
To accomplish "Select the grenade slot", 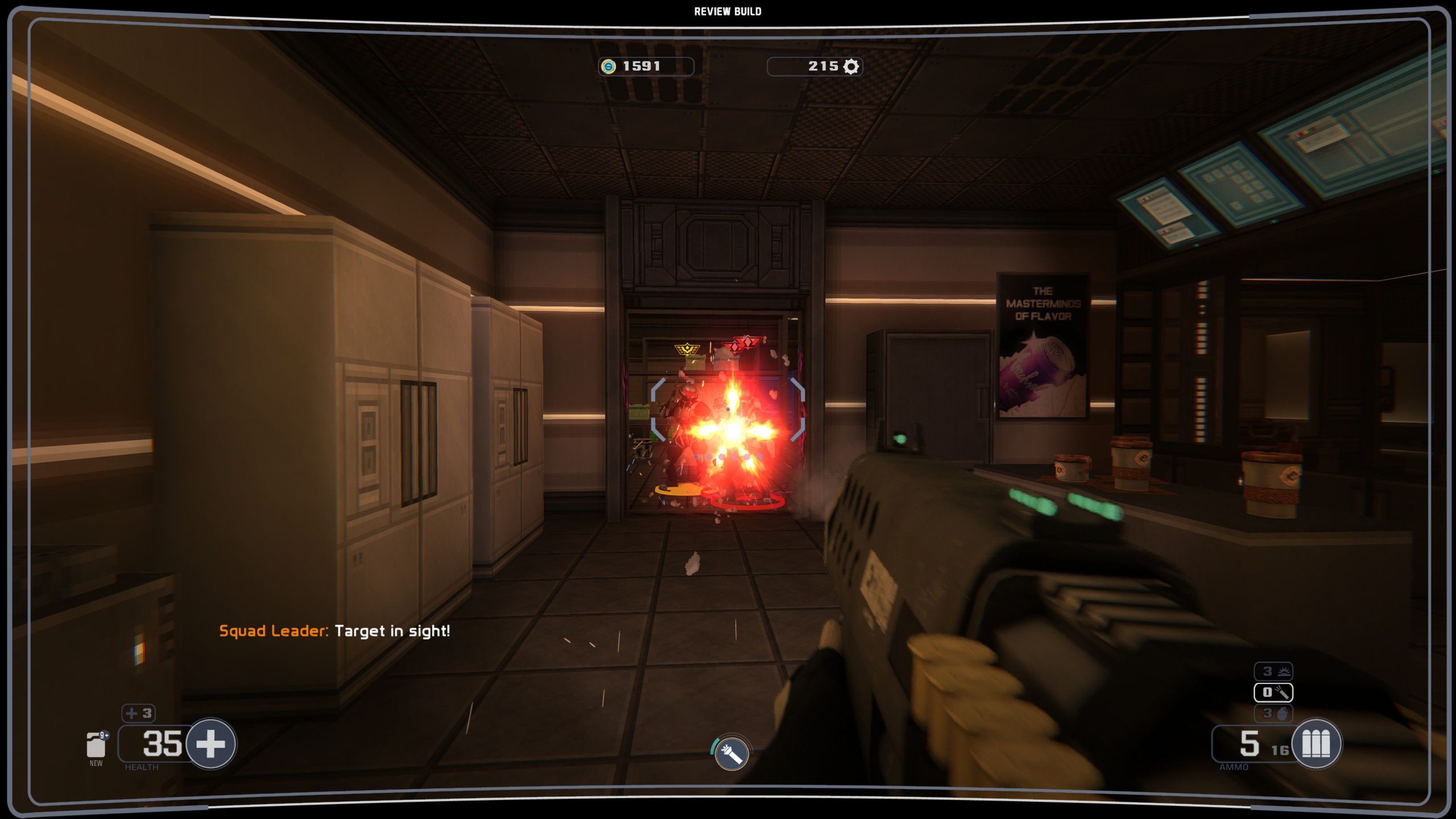I will (1273, 713).
